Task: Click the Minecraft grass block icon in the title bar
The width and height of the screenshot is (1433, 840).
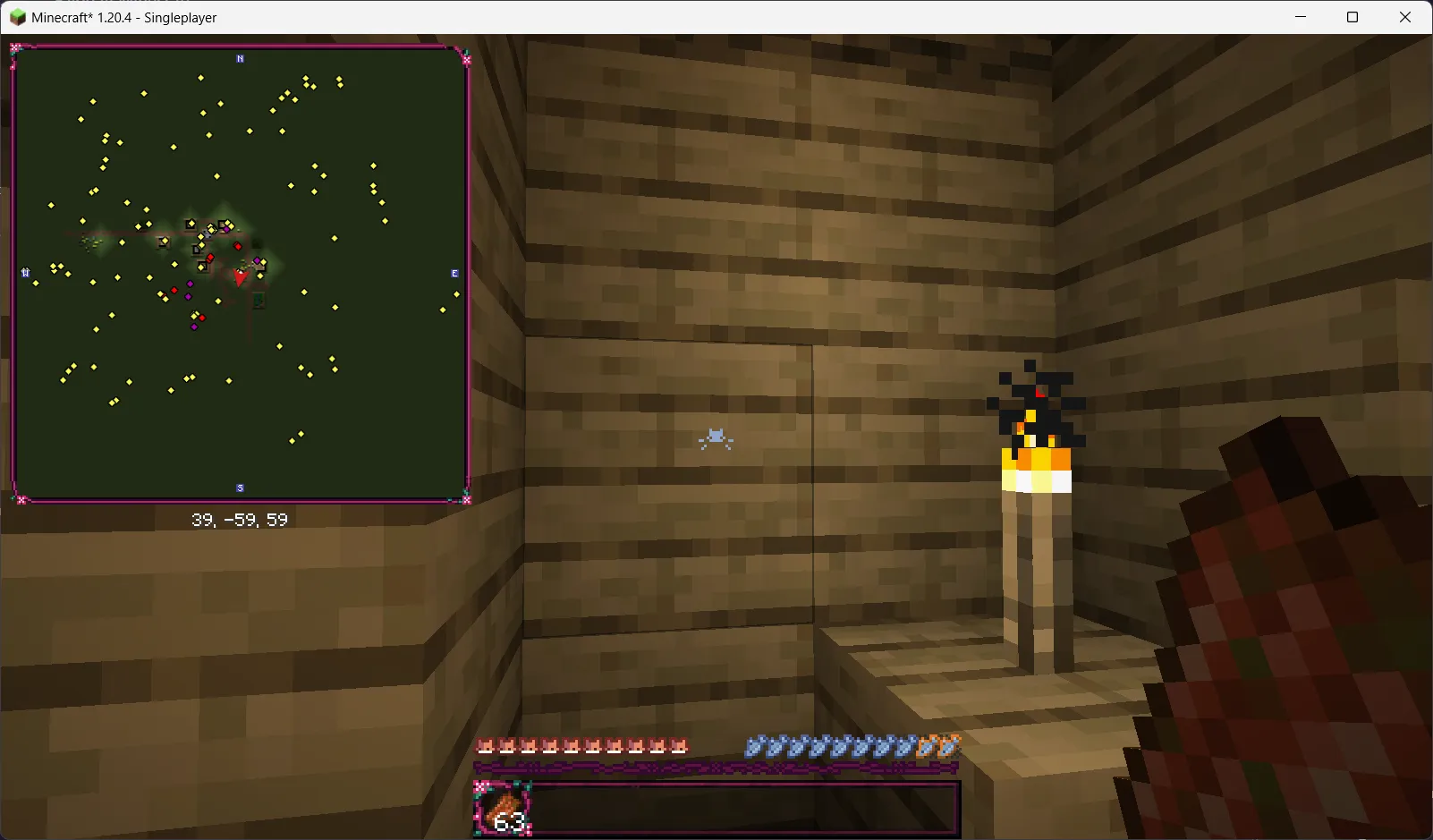Action: pos(17,16)
